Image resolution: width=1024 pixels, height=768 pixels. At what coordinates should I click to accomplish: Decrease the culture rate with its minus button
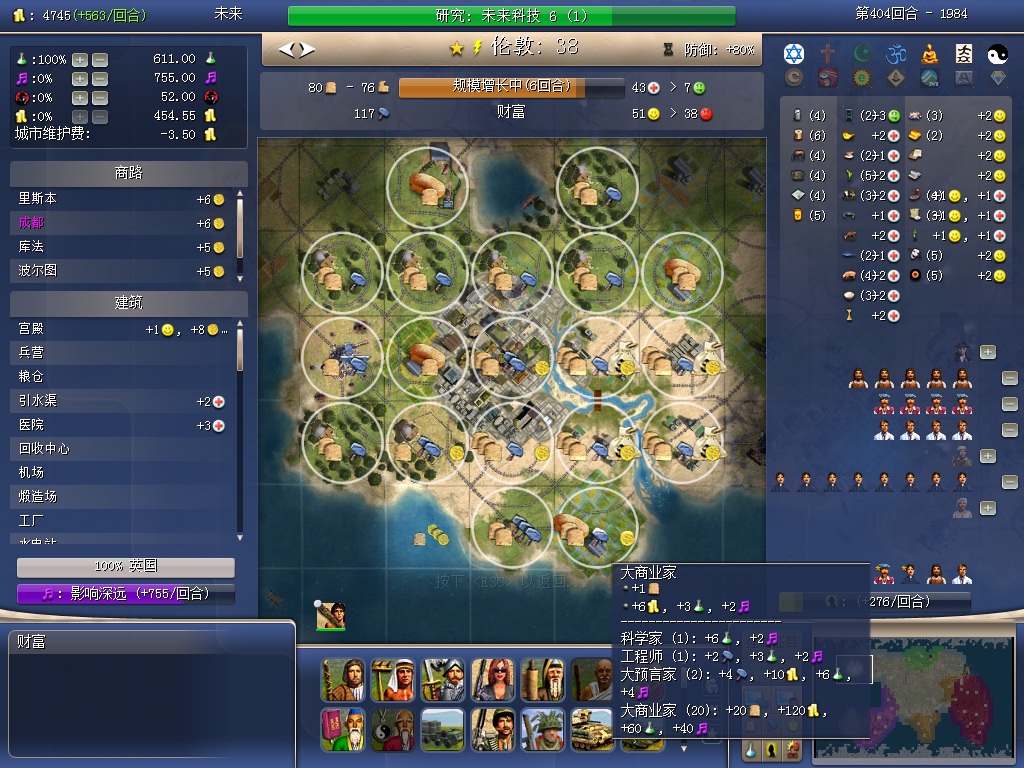click(x=100, y=78)
